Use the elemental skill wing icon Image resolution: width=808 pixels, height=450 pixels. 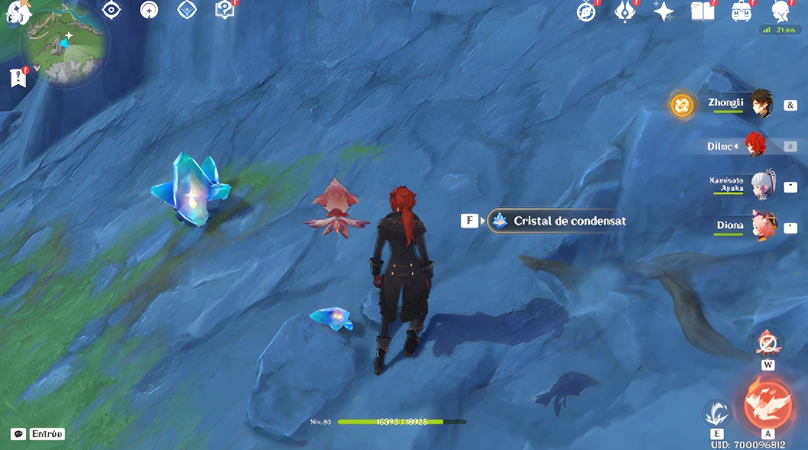coord(716,412)
